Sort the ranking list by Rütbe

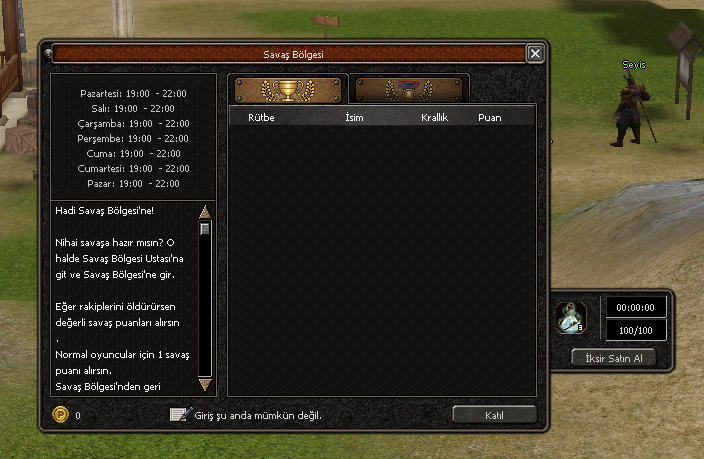pos(260,118)
